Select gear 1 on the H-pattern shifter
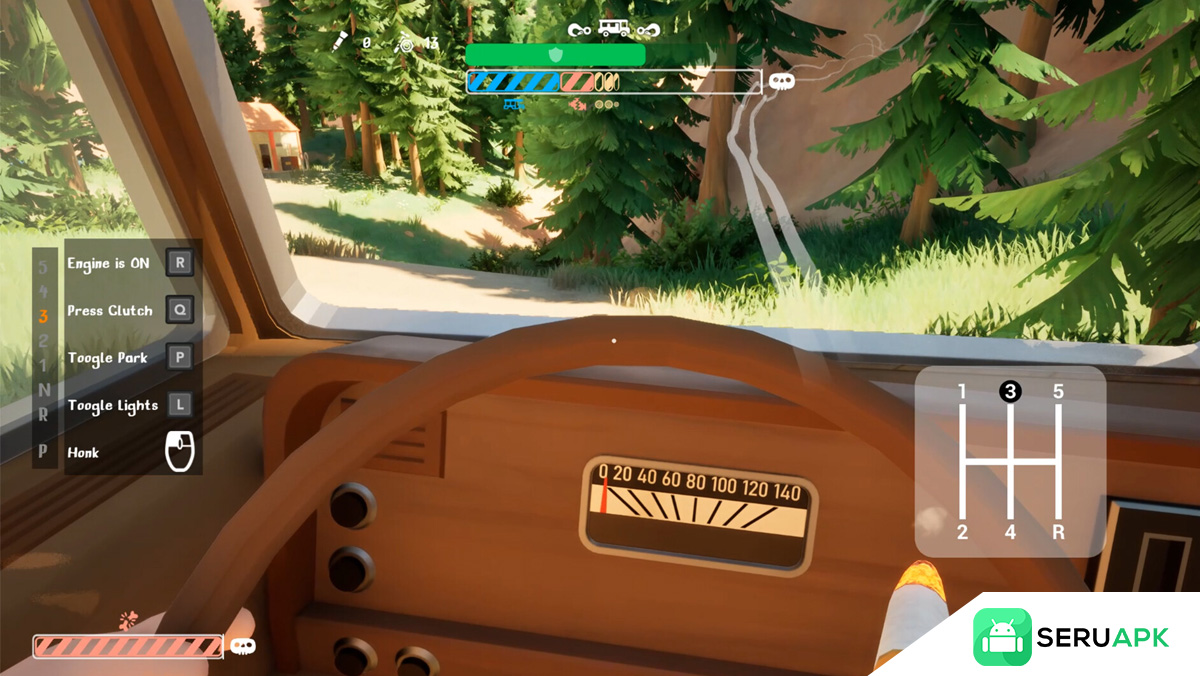1200x676 pixels. click(x=962, y=393)
